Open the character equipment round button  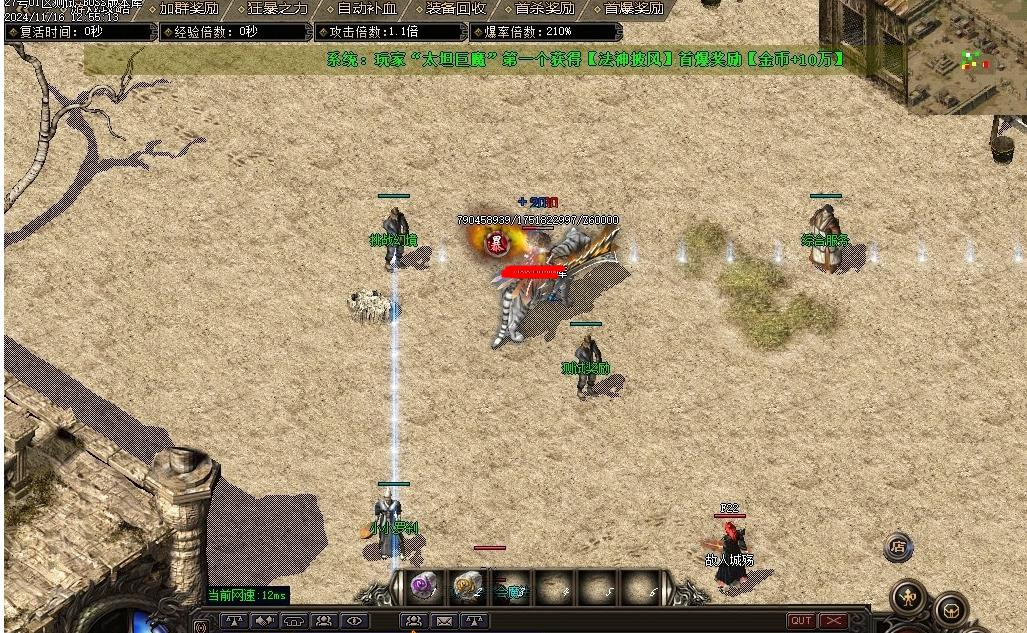click(908, 596)
